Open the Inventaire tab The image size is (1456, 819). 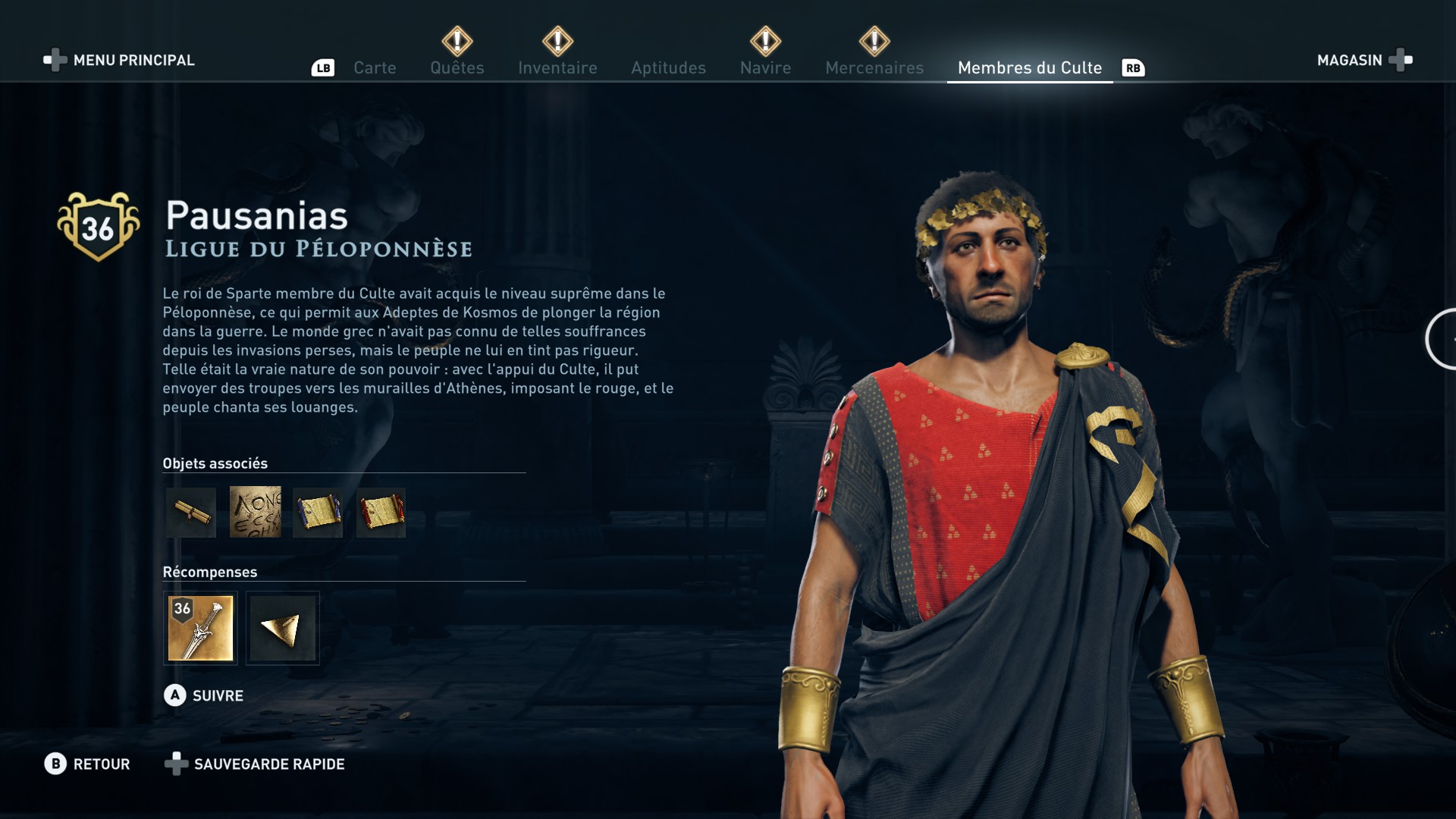557,67
